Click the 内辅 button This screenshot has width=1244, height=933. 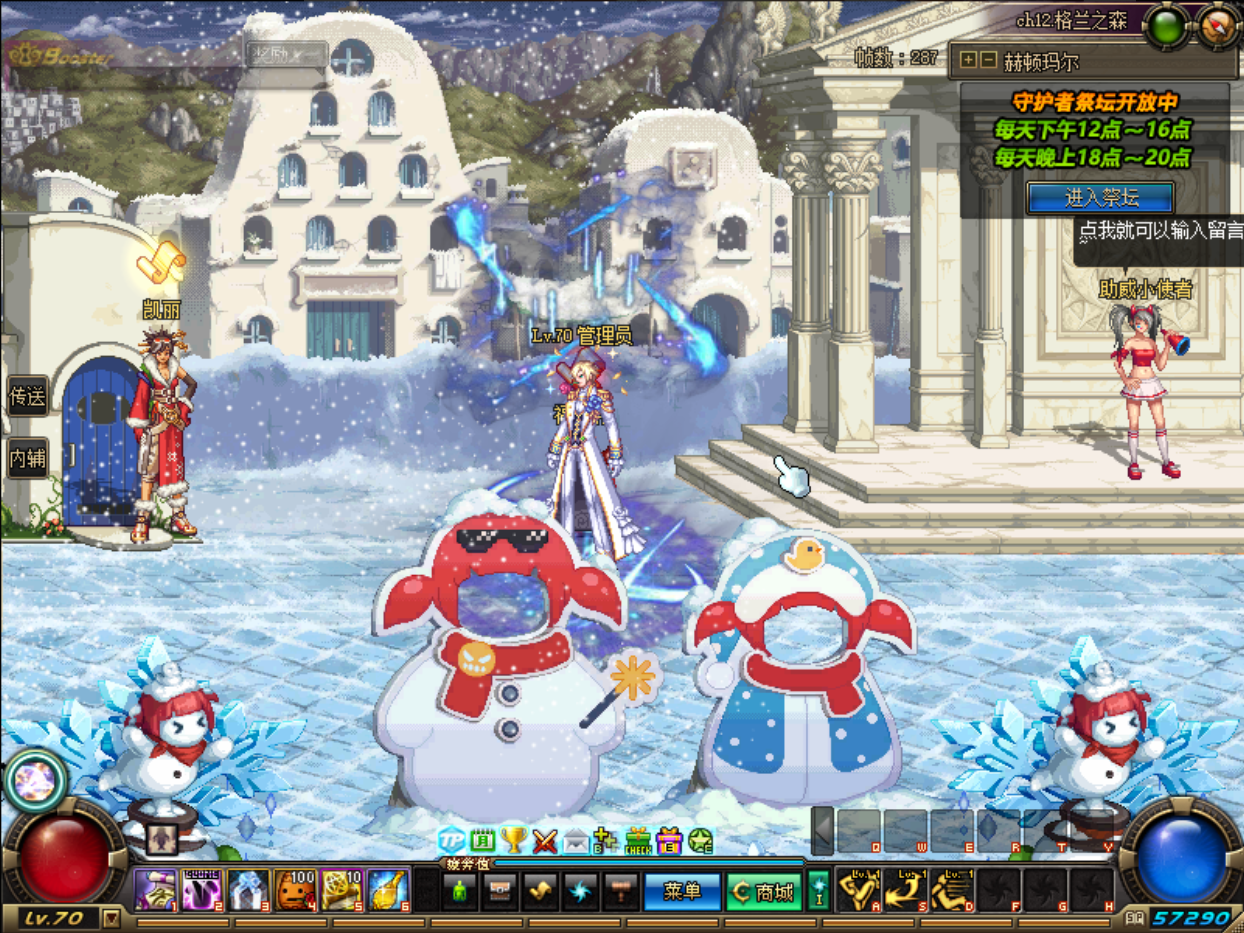(27, 457)
